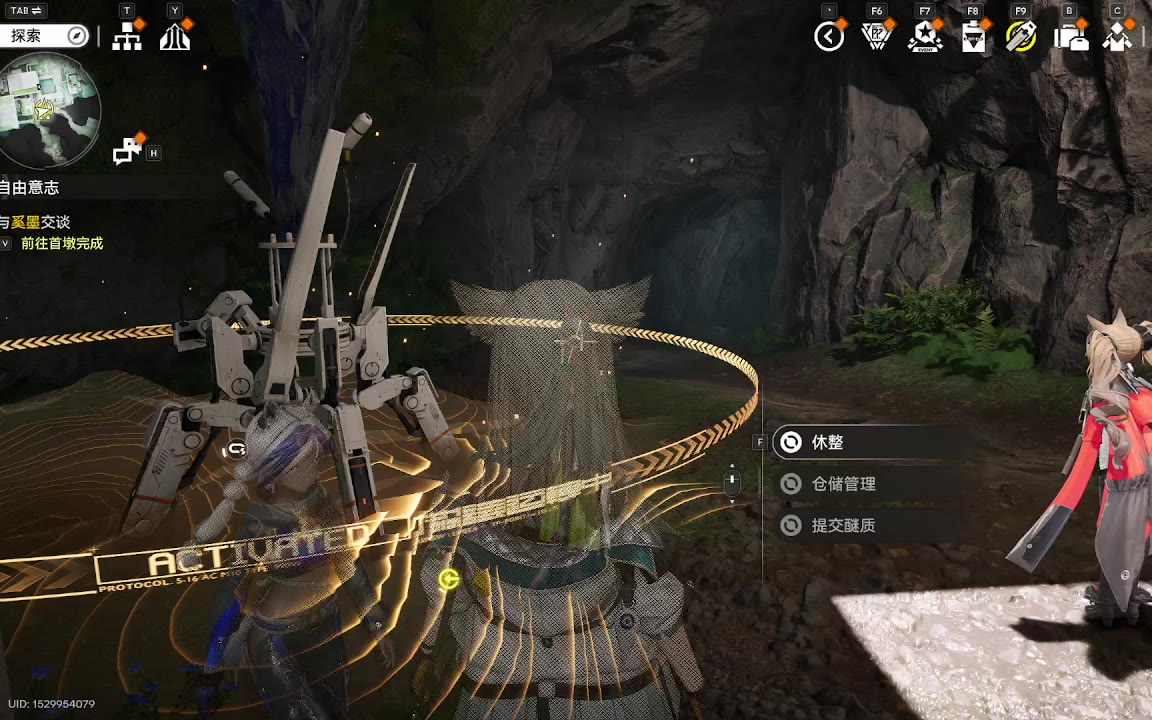This screenshot has height=720, width=1152.
Task: Select the 休整 (rest) interaction option
Action: [827, 442]
